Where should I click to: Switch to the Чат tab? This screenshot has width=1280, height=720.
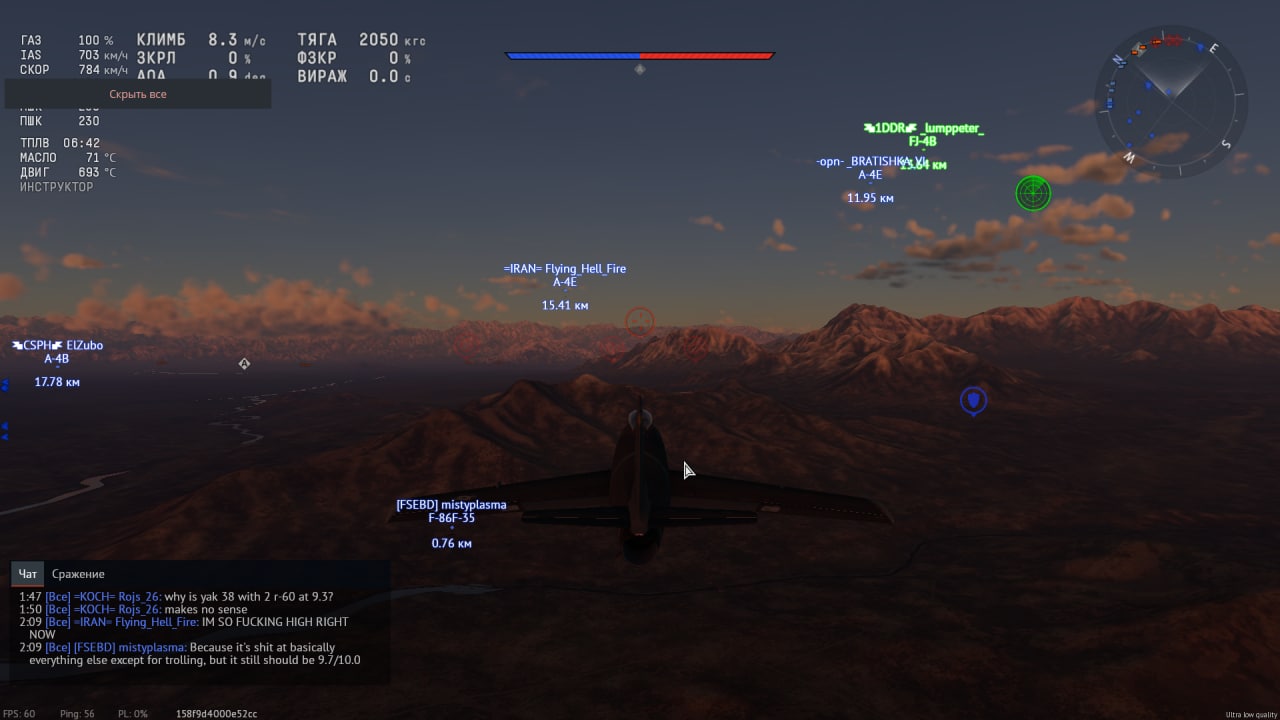[x=28, y=574]
